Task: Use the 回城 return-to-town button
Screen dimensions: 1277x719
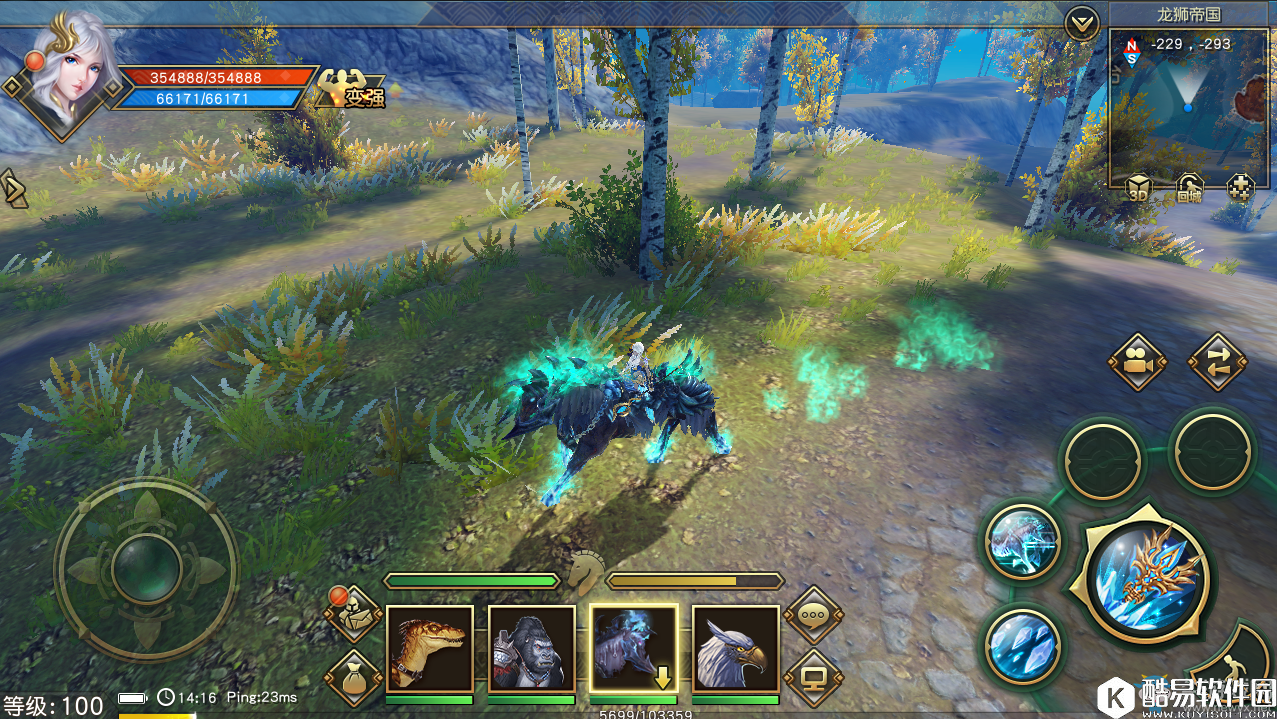Action: pyautogui.click(x=1189, y=187)
